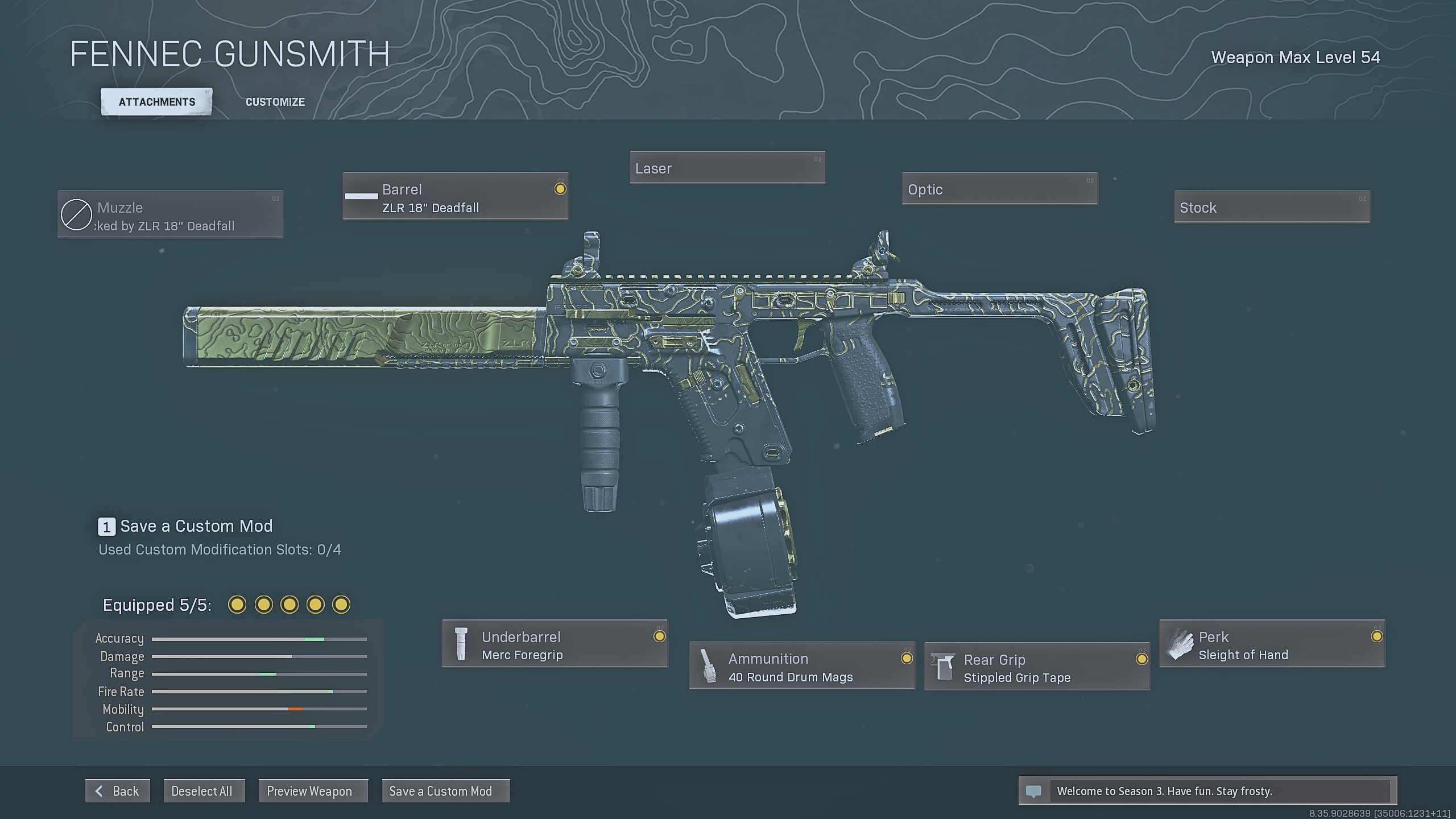Image resolution: width=1456 pixels, height=819 pixels.
Task: Open the Barrel ZLR 18" Deadfall slot
Action: coord(455,196)
